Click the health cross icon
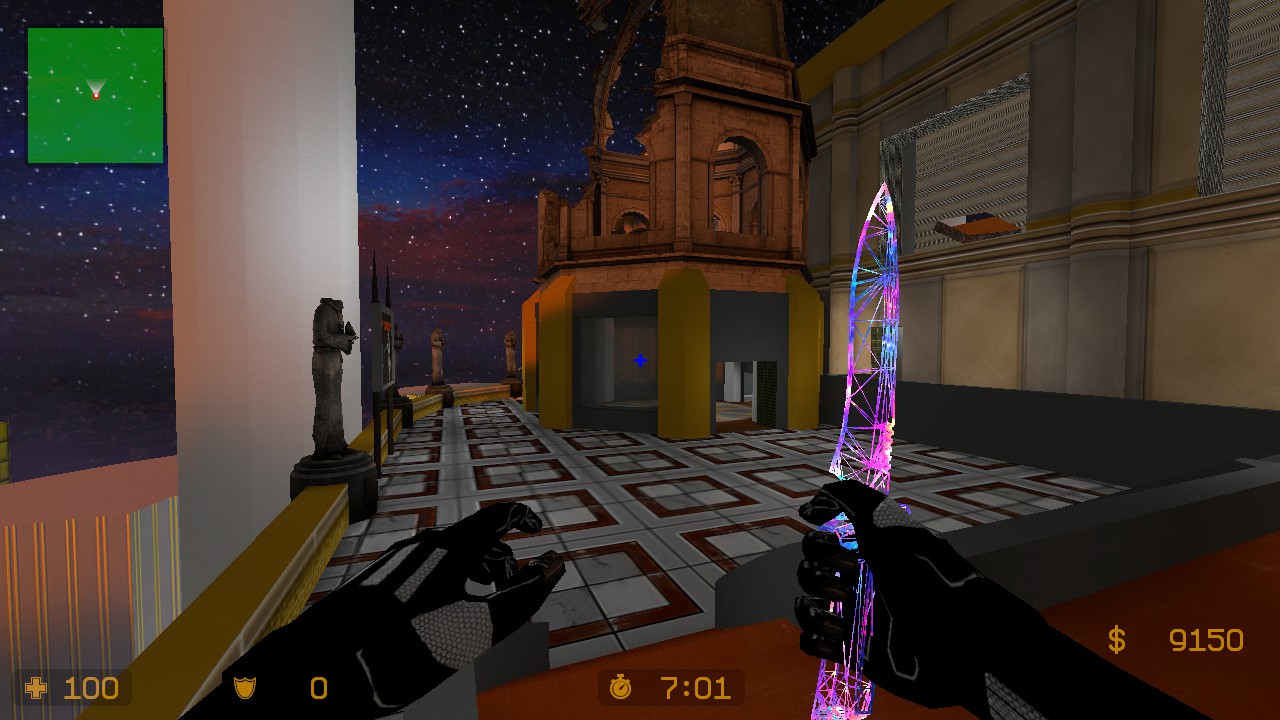 tap(36, 688)
